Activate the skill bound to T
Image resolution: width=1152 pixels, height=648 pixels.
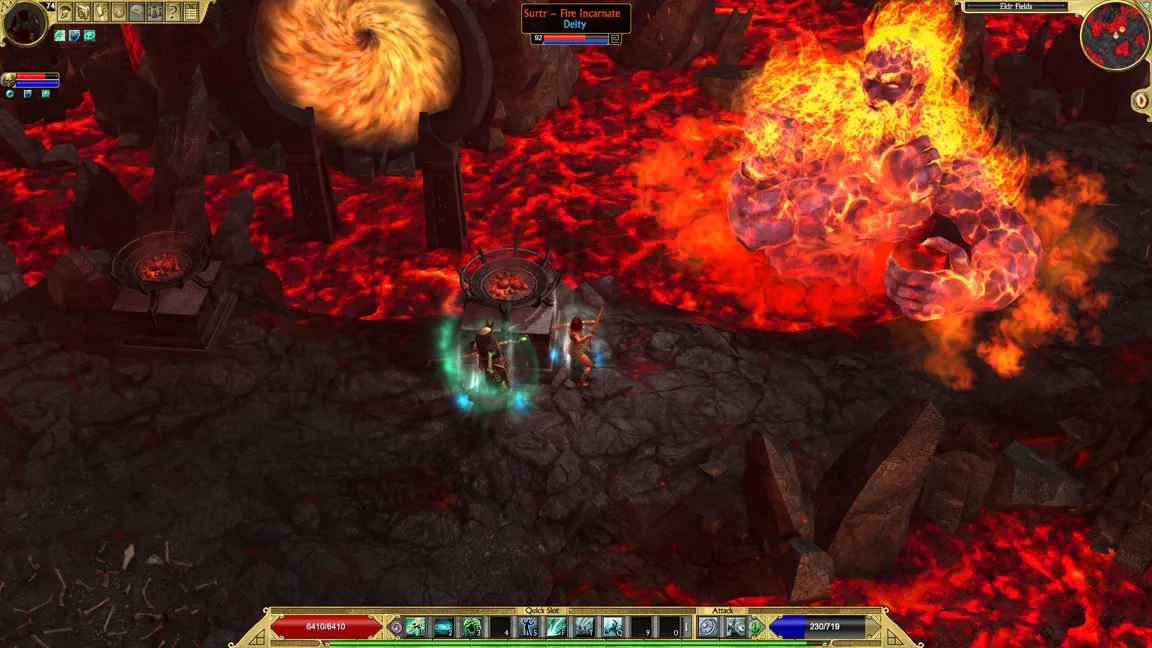pos(584,627)
